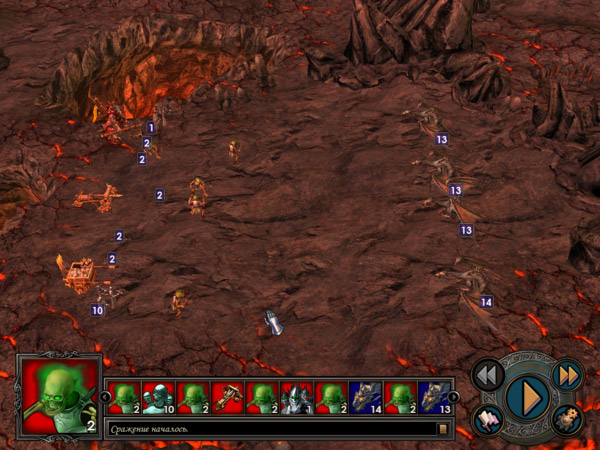This screenshot has height=450, width=600.
Task: Choose the war machine slot in turn bar
Action: (x=227, y=398)
